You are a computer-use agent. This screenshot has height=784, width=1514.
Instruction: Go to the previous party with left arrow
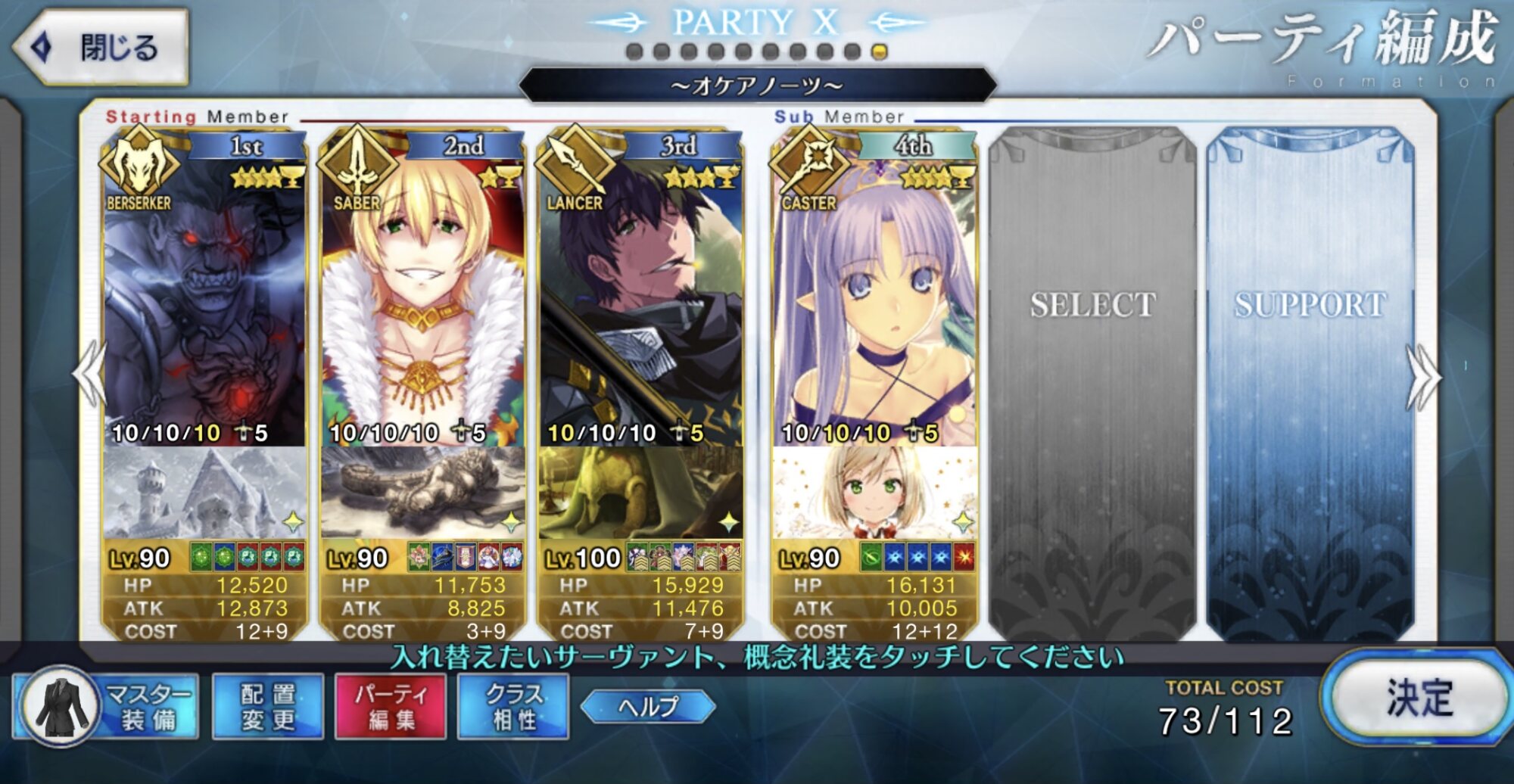[x=91, y=375]
